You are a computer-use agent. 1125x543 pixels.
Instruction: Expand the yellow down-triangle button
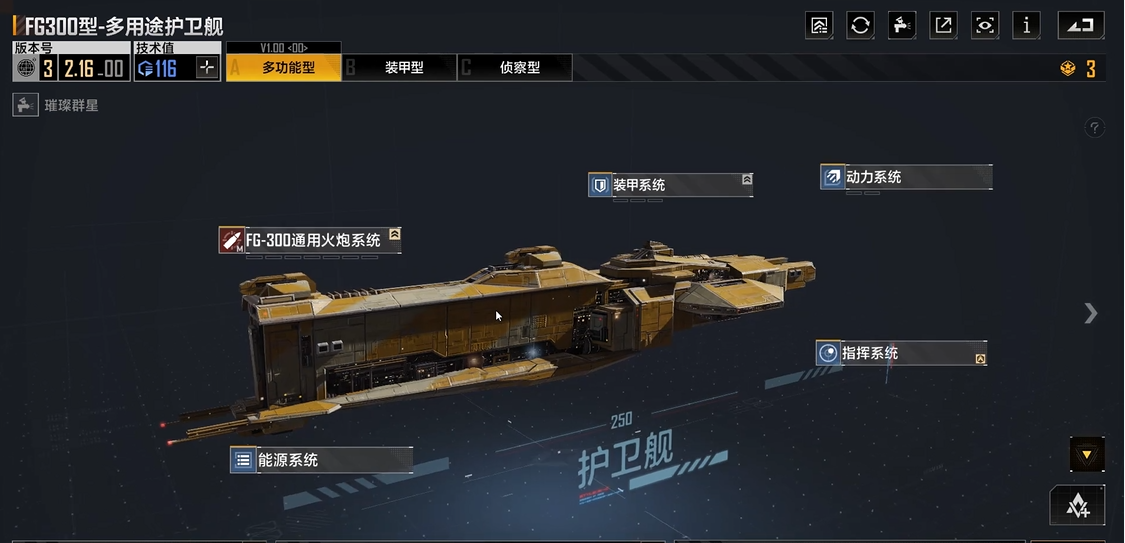1087,455
